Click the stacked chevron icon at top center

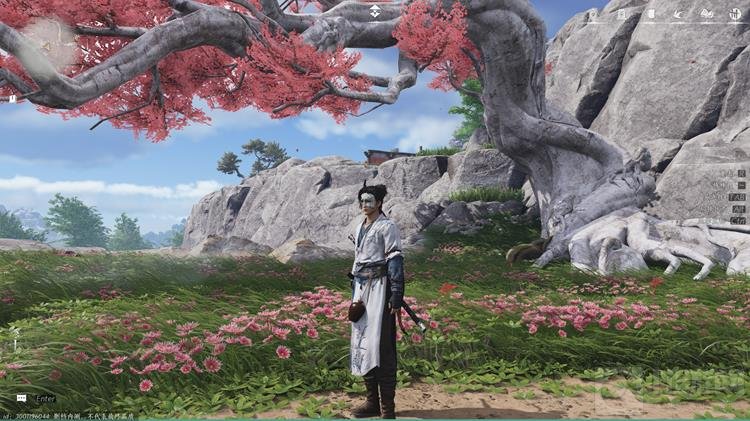coord(375,12)
